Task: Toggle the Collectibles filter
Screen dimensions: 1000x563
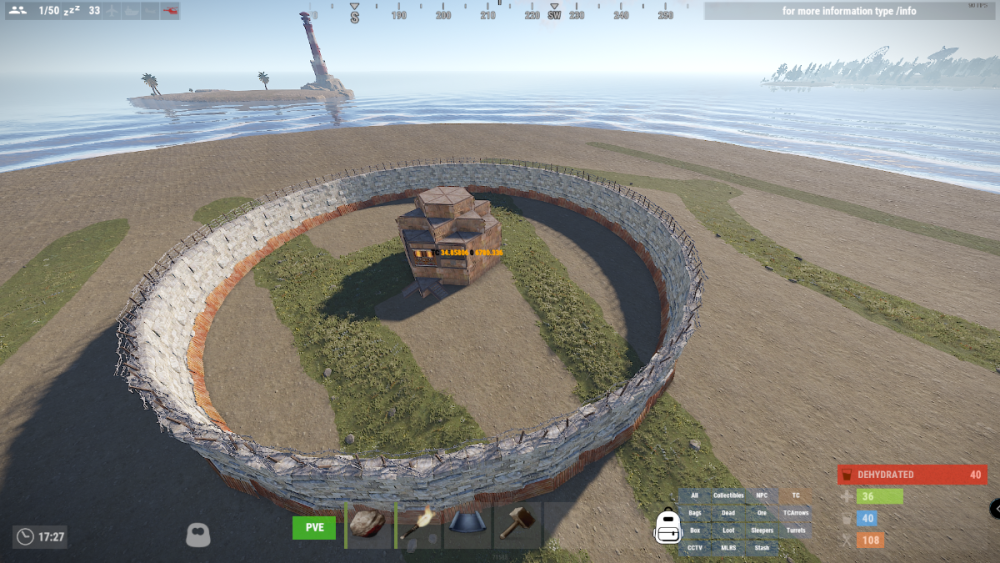Action: coord(728,496)
